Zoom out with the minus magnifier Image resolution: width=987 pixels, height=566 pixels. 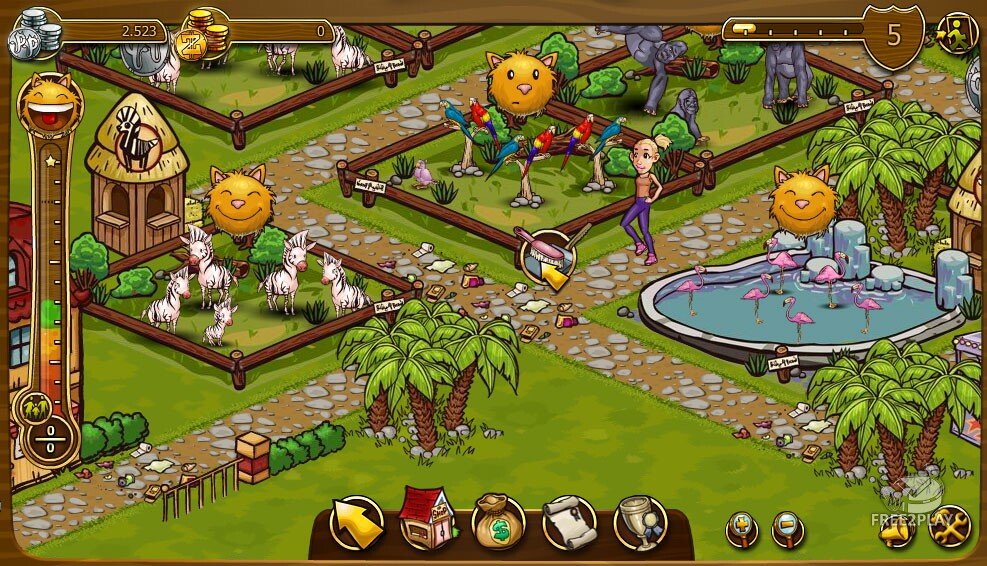(x=788, y=528)
